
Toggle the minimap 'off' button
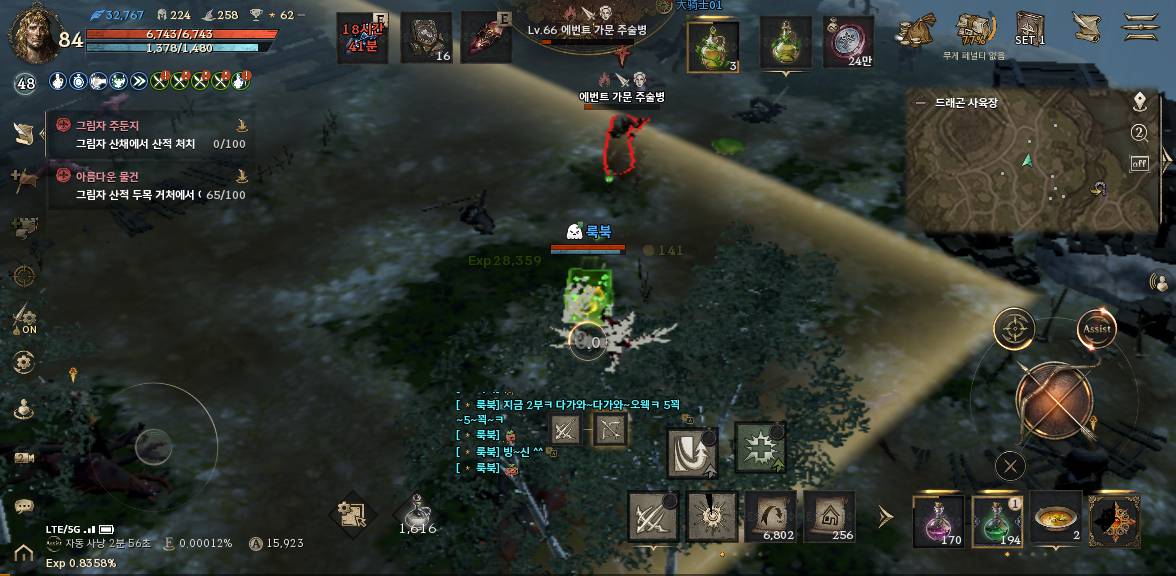click(x=1139, y=163)
